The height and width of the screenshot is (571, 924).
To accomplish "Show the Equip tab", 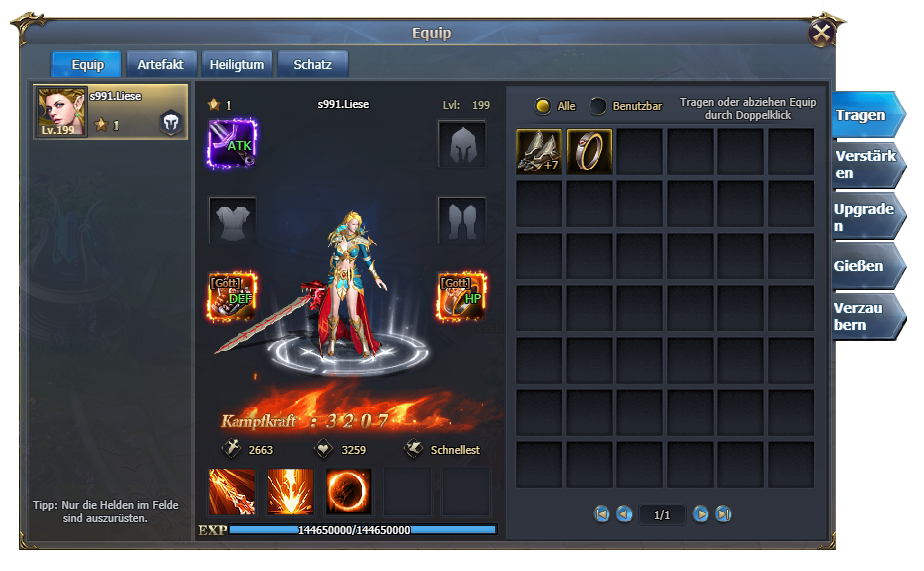I will 87,65.
